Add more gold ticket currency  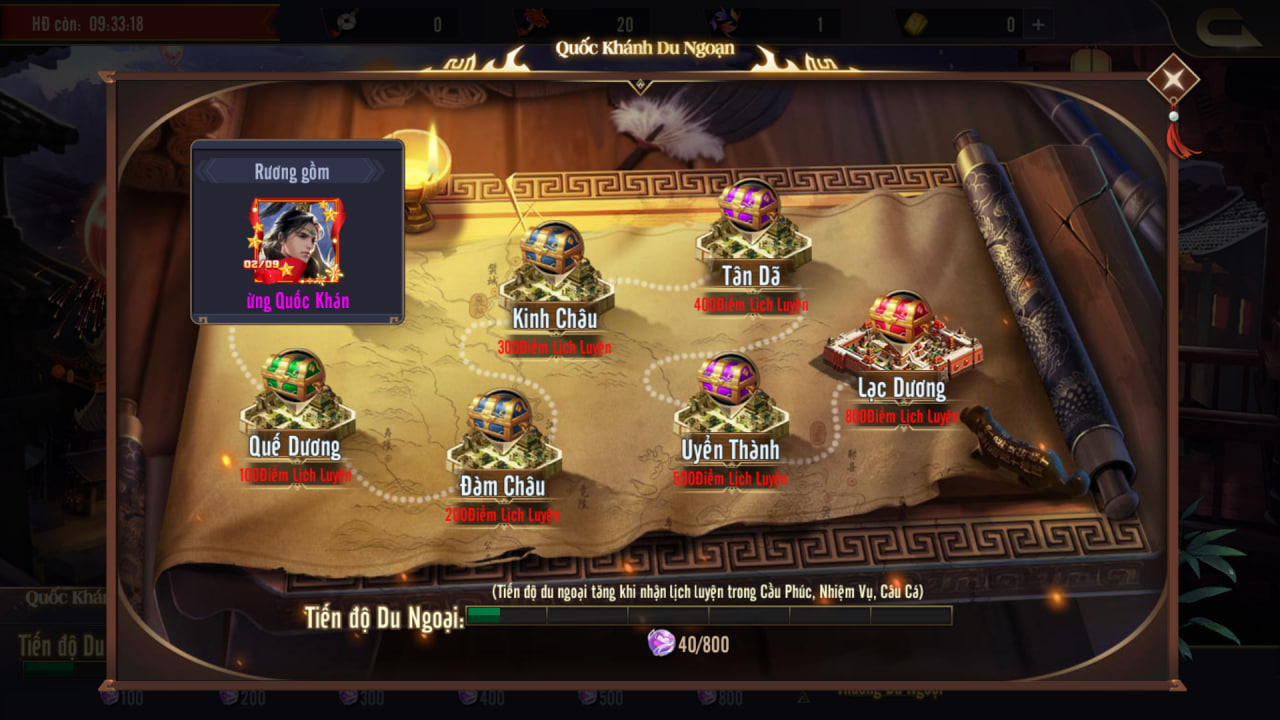click(1038, 25)
